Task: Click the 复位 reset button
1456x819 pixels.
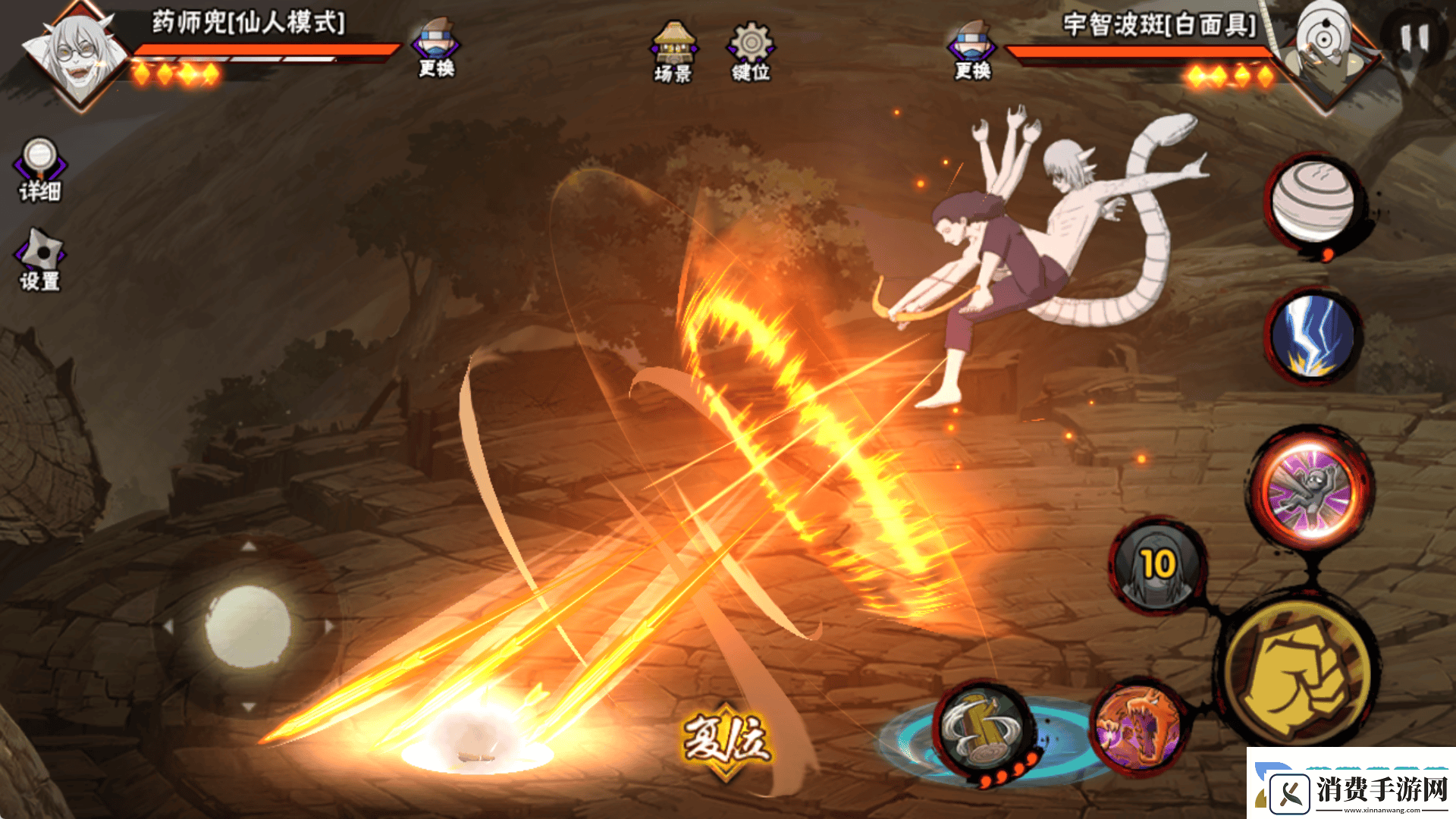Action: [x=726, y=739]
